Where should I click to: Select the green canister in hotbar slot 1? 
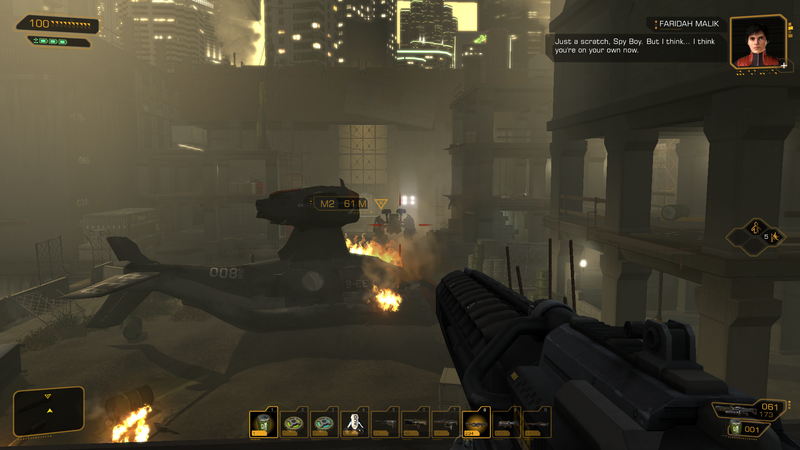coord(264,424)
